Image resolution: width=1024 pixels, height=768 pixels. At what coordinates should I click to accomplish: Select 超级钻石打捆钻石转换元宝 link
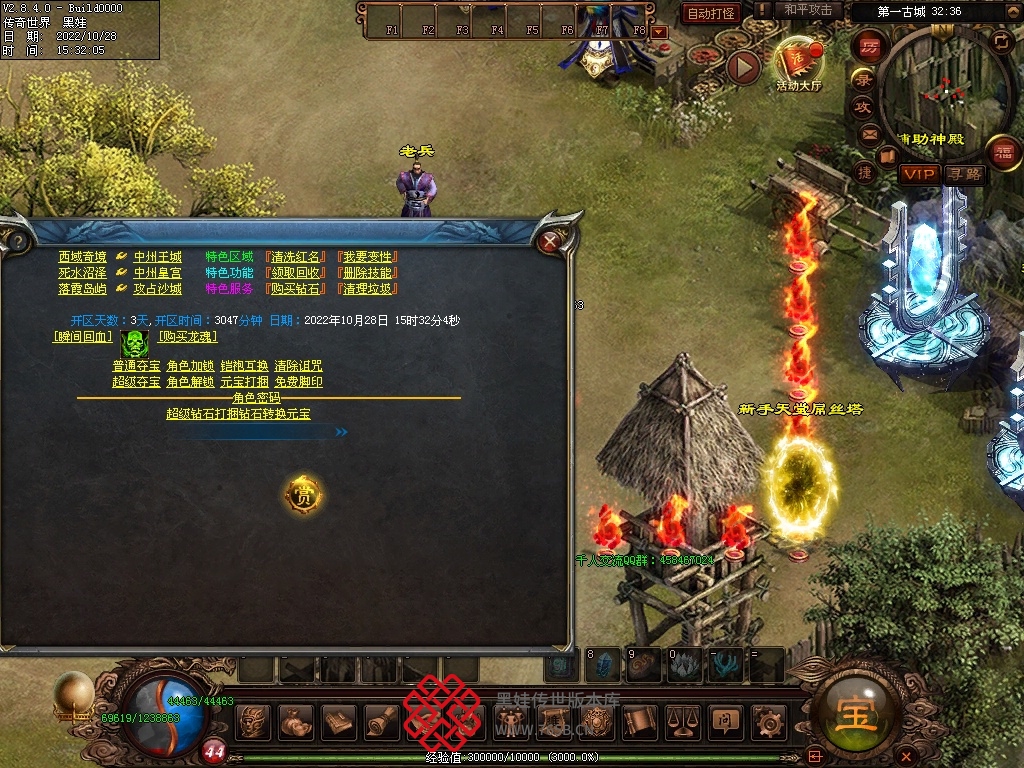(x=238, y=413)
